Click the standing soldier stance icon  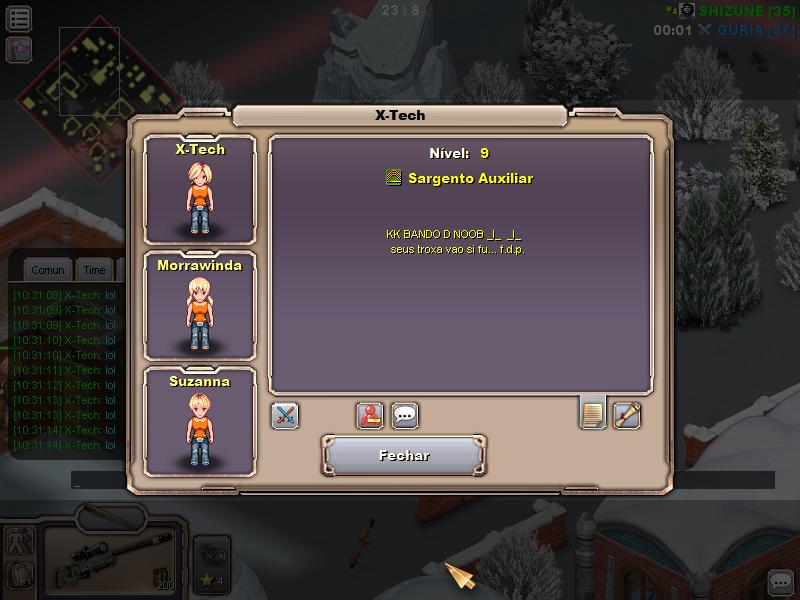coord(20,541)
